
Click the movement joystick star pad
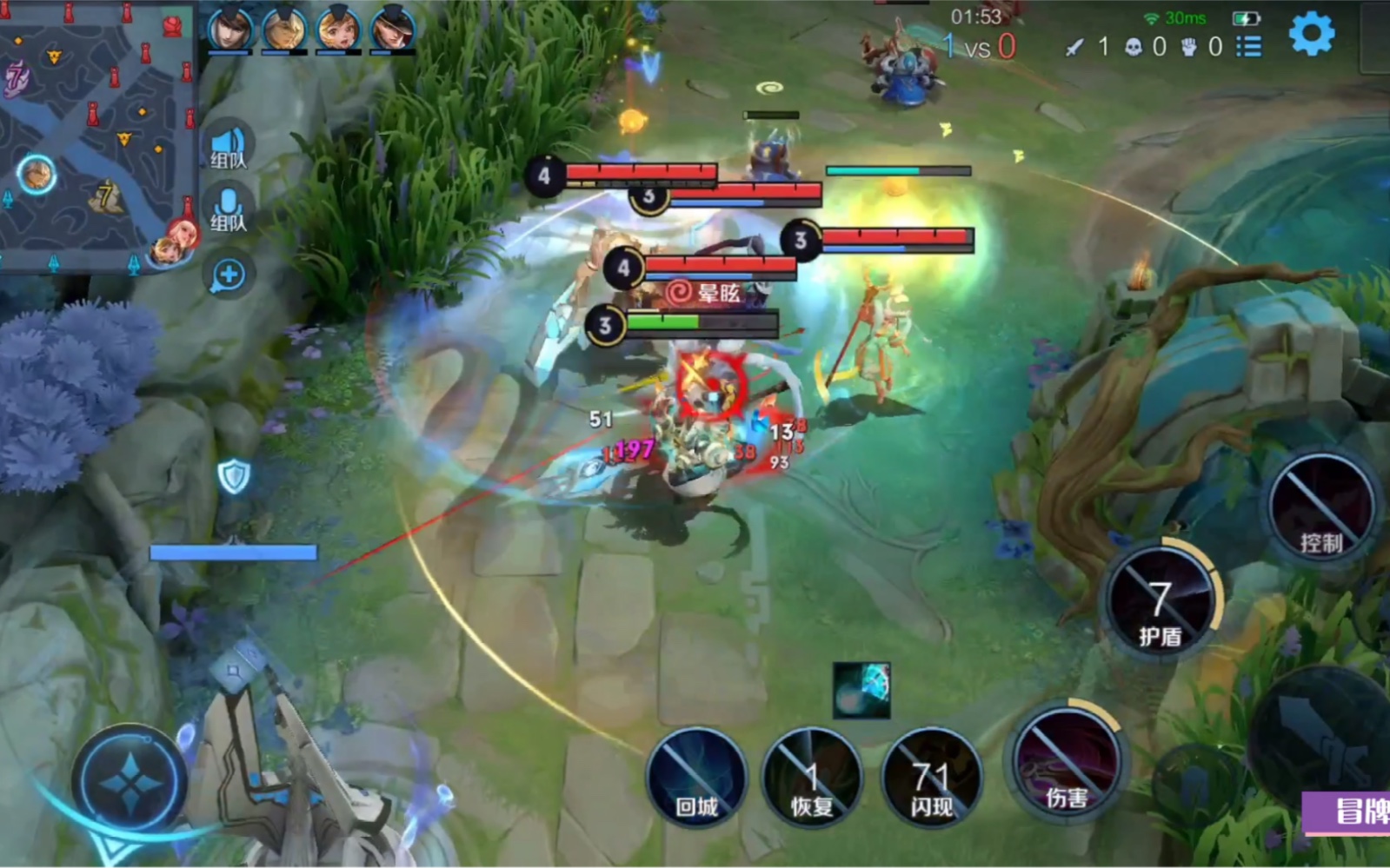click(130, 782)
